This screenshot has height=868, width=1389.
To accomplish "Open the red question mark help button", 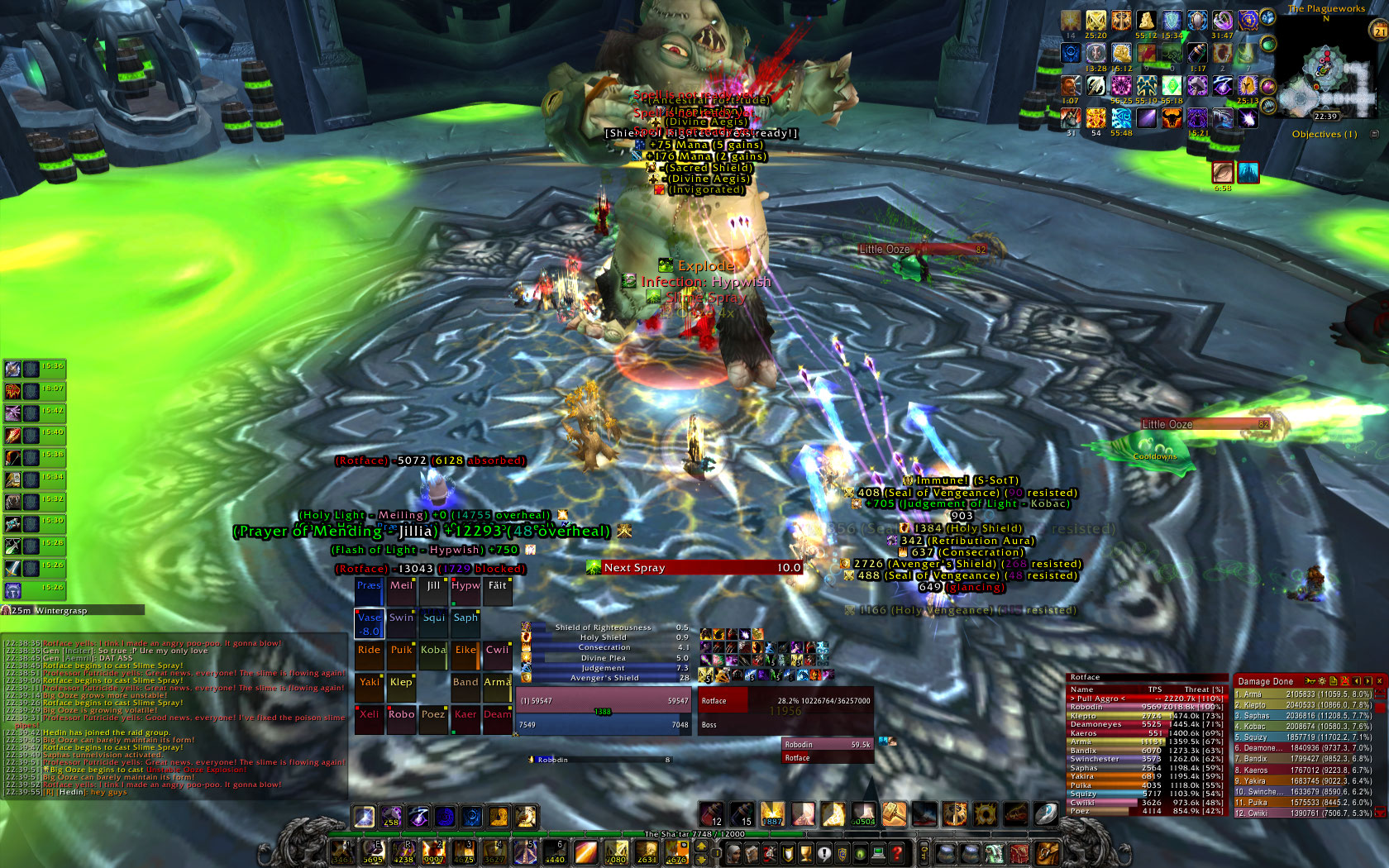I will coord(896,853).
